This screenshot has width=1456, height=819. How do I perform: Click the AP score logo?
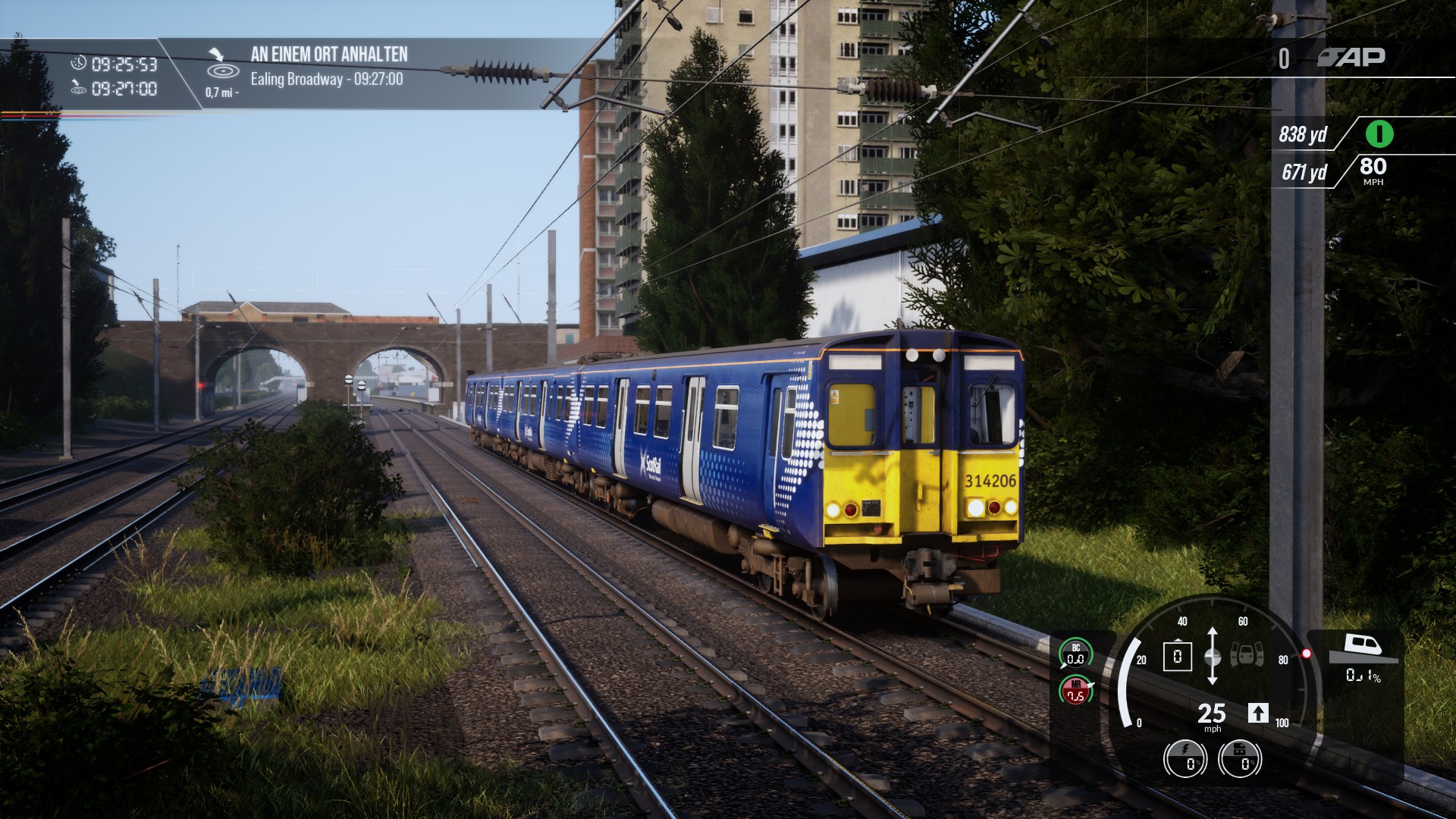pyautogui.click(x=1351, y=57)
